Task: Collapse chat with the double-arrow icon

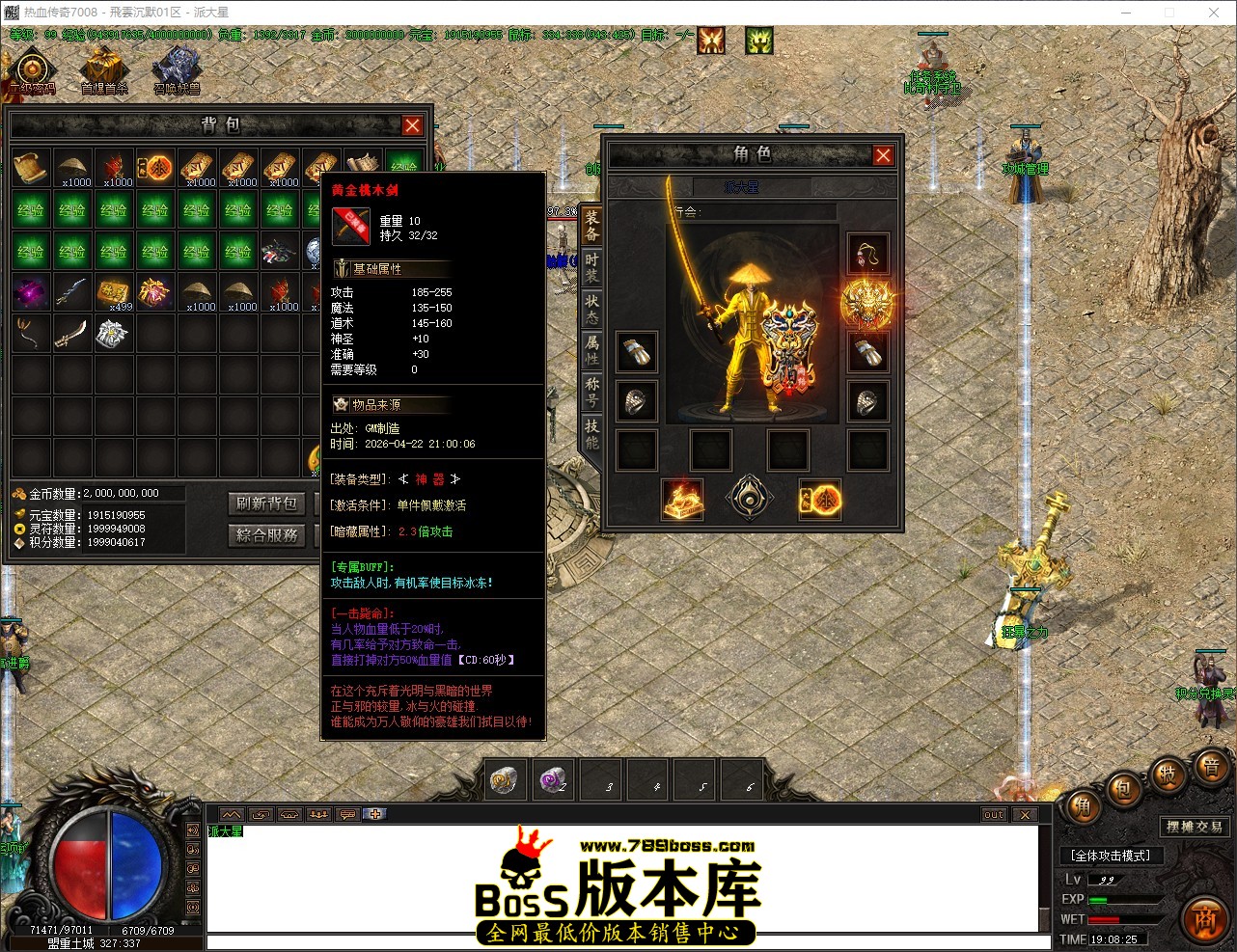Action: 232,814
